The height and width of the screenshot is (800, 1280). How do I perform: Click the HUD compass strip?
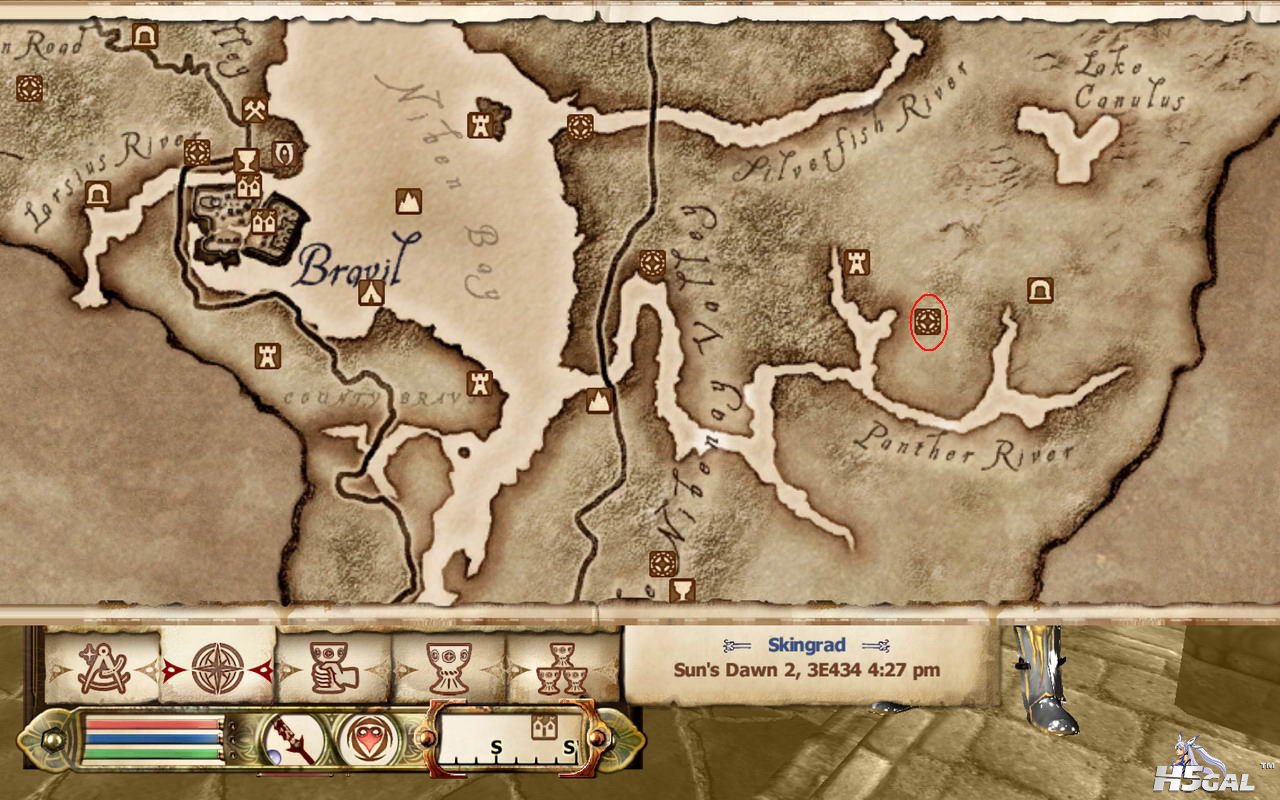click(514, 738)
